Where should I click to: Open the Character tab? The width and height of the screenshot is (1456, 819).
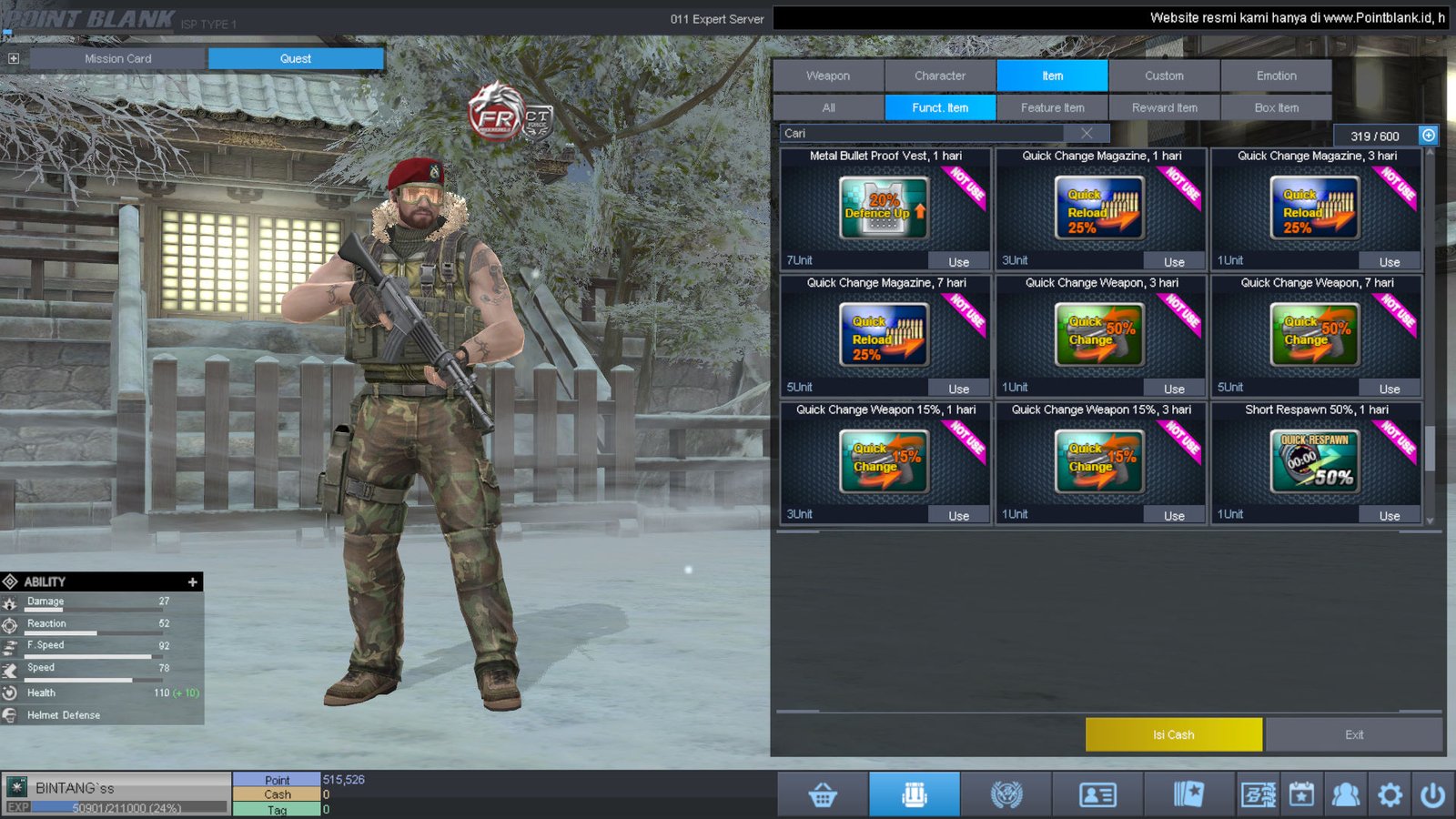tap(940, 76)
